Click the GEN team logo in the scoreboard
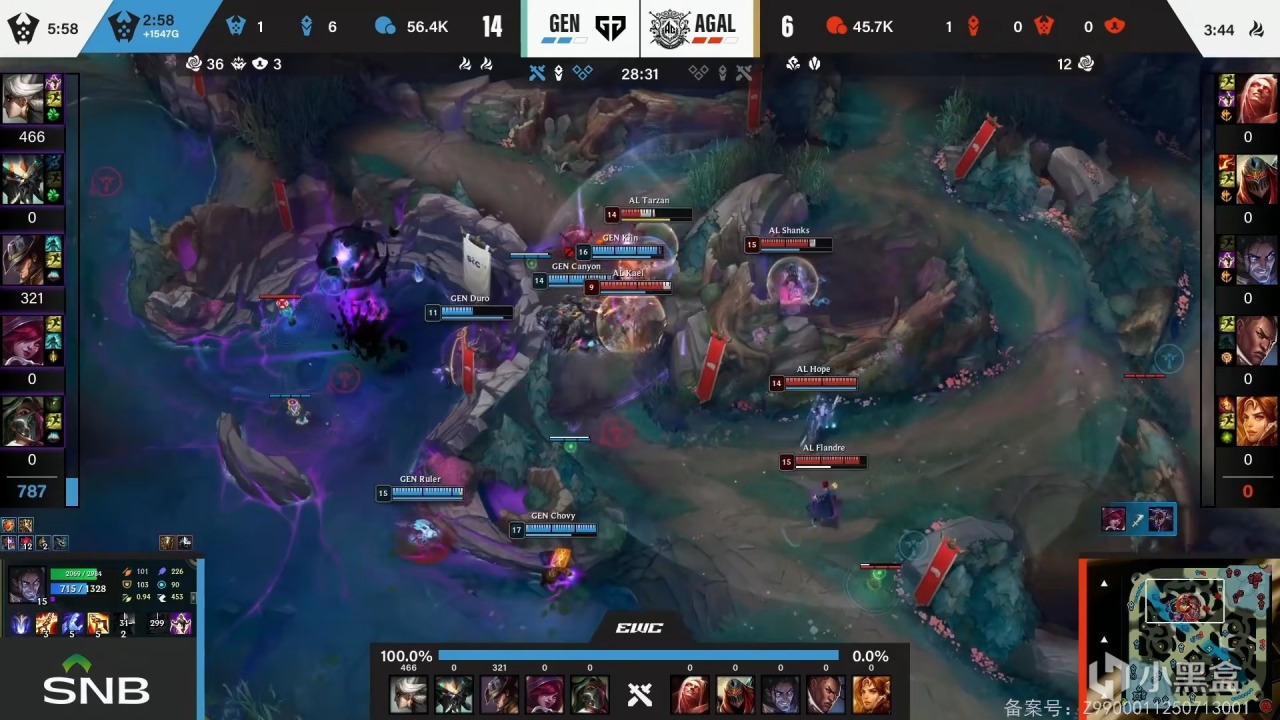This screenshot has width=1280, height=720. (609, 27)
